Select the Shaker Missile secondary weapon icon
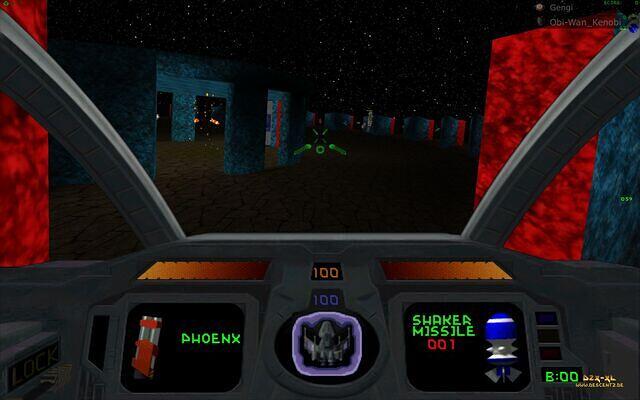 pyautogui.click(x=497, y=343)
